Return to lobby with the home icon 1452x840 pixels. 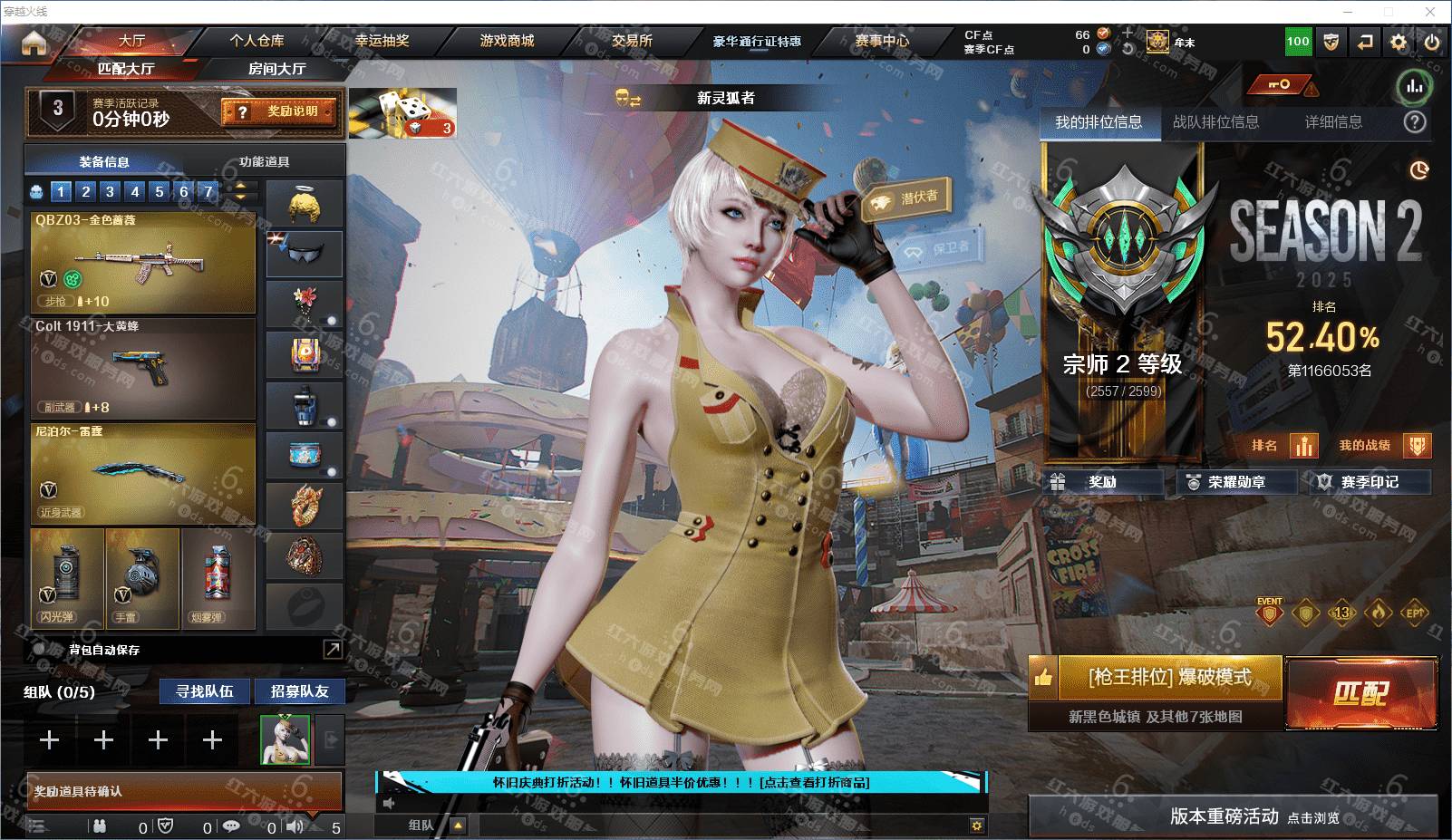pos(34,43)
